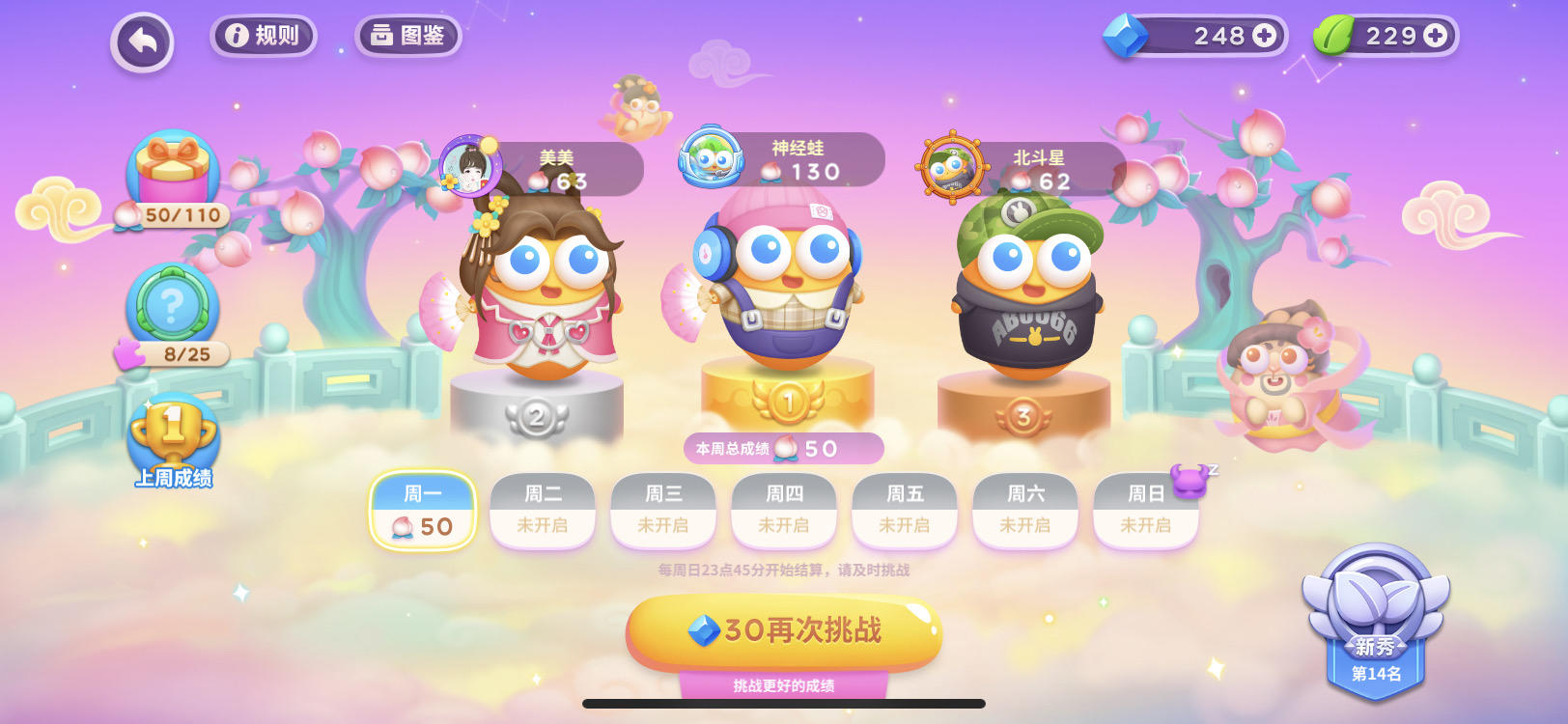This screenshot has width=1568, height=724.
Task: Click 神经蛙's astronaut frog avatar
Action: click(x=712, y=159)
